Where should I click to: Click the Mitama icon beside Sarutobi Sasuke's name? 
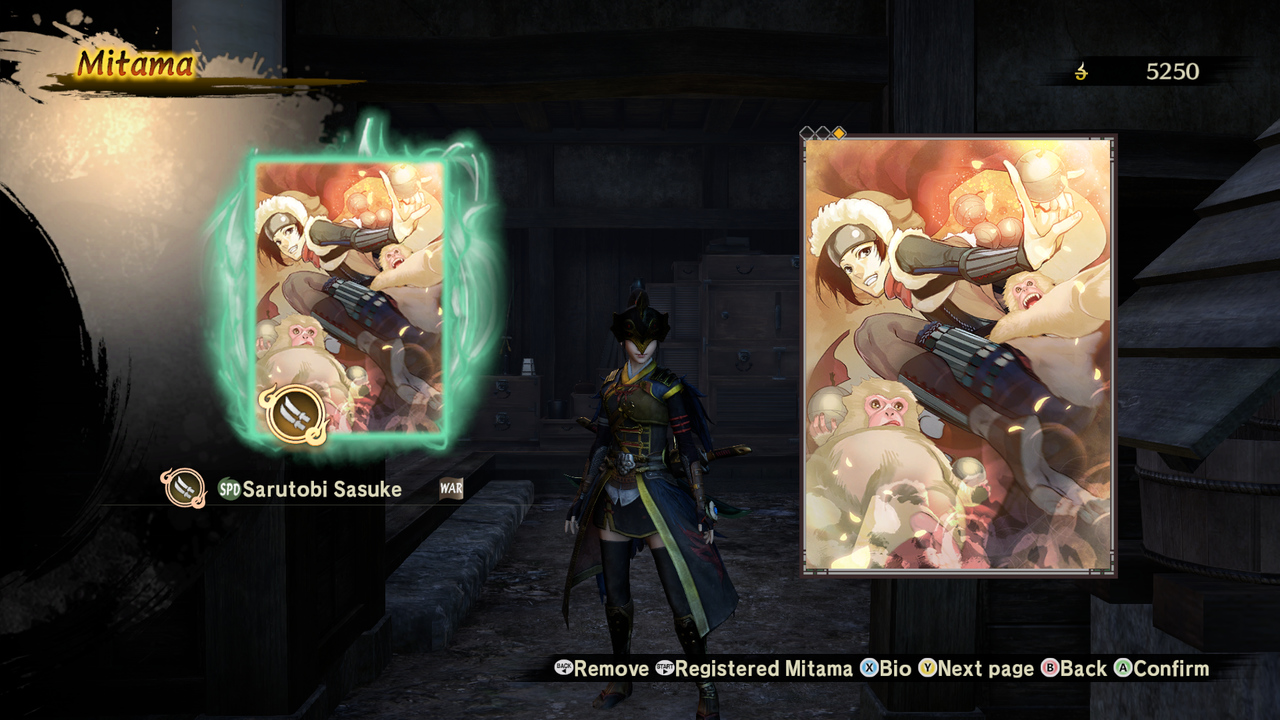(187, 489)
